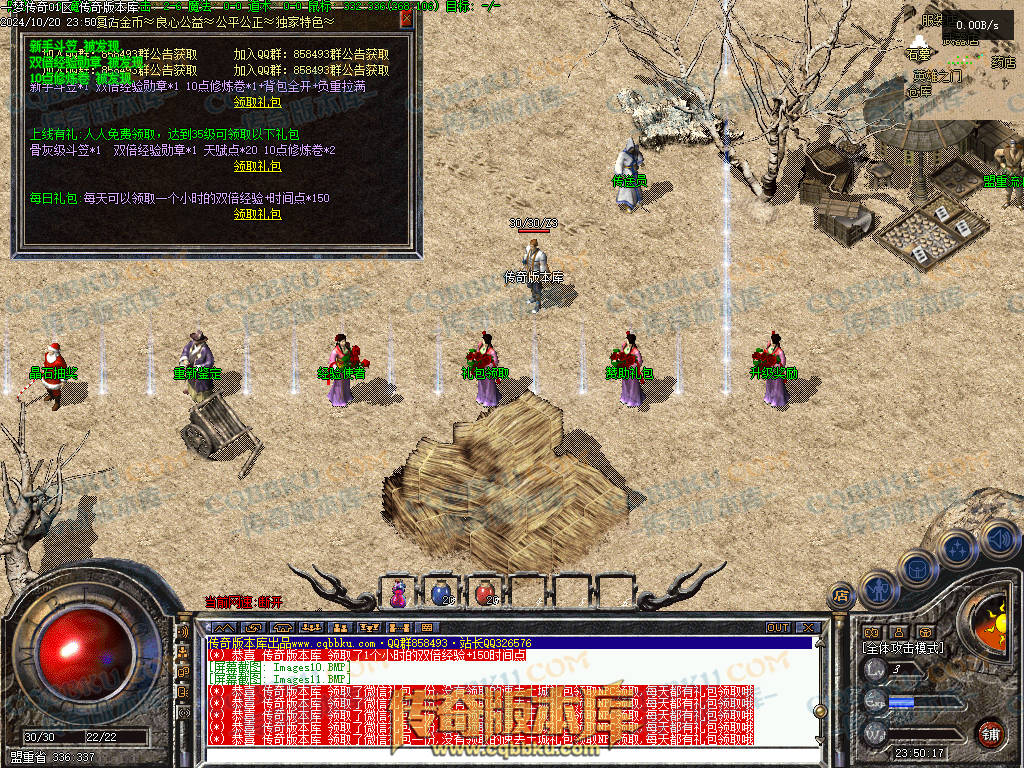Close the chat panel with X
This screenshot has width=1024, height=768.
pyautogui.click(x=808, y=628)
